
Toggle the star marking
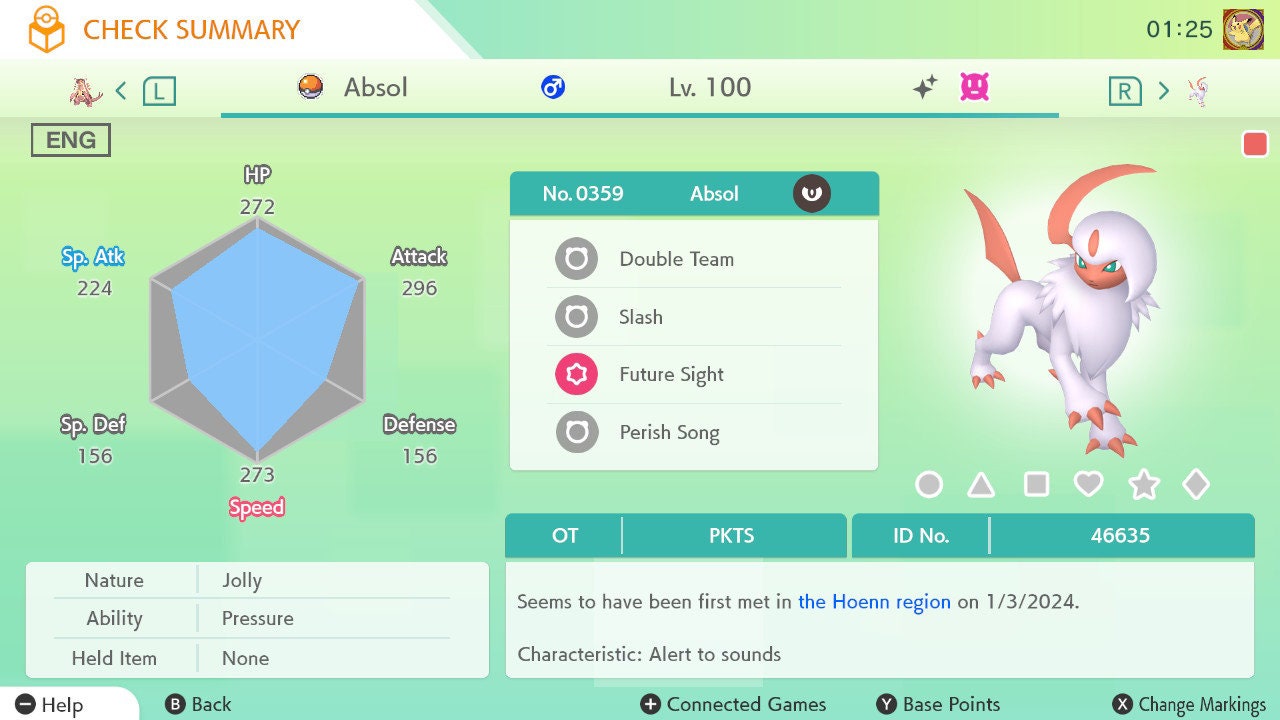[x=1143, y=485]
